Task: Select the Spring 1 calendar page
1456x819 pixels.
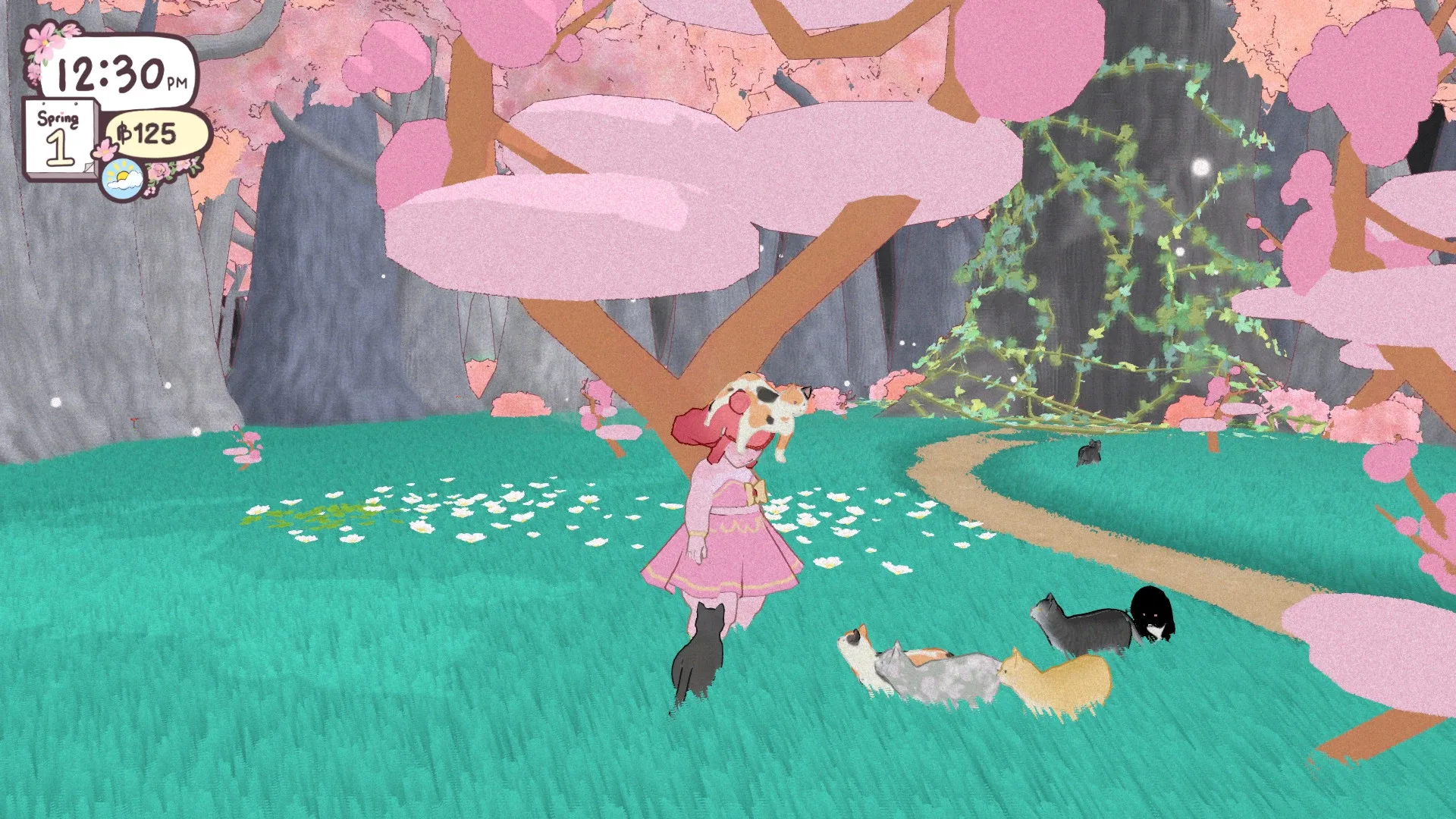Action: tap(60, 135)
